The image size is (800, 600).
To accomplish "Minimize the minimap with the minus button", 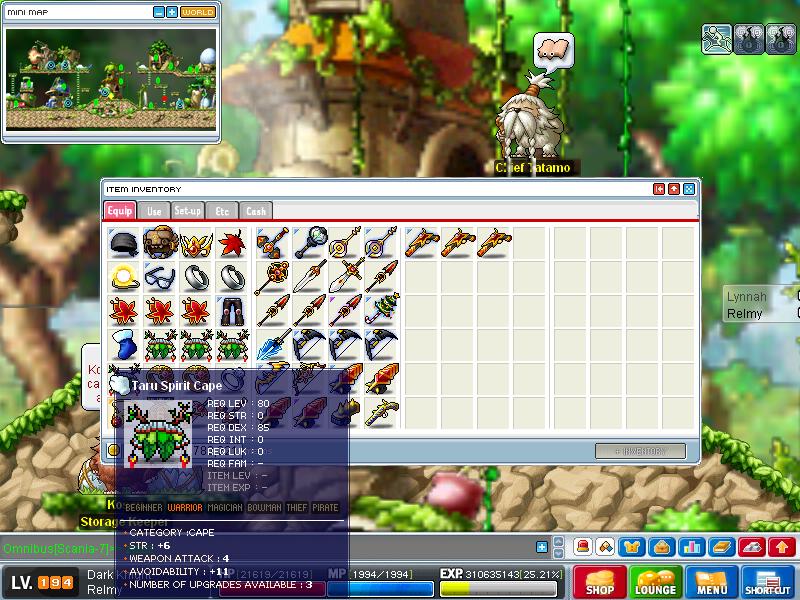I will (x=159, y=12).
